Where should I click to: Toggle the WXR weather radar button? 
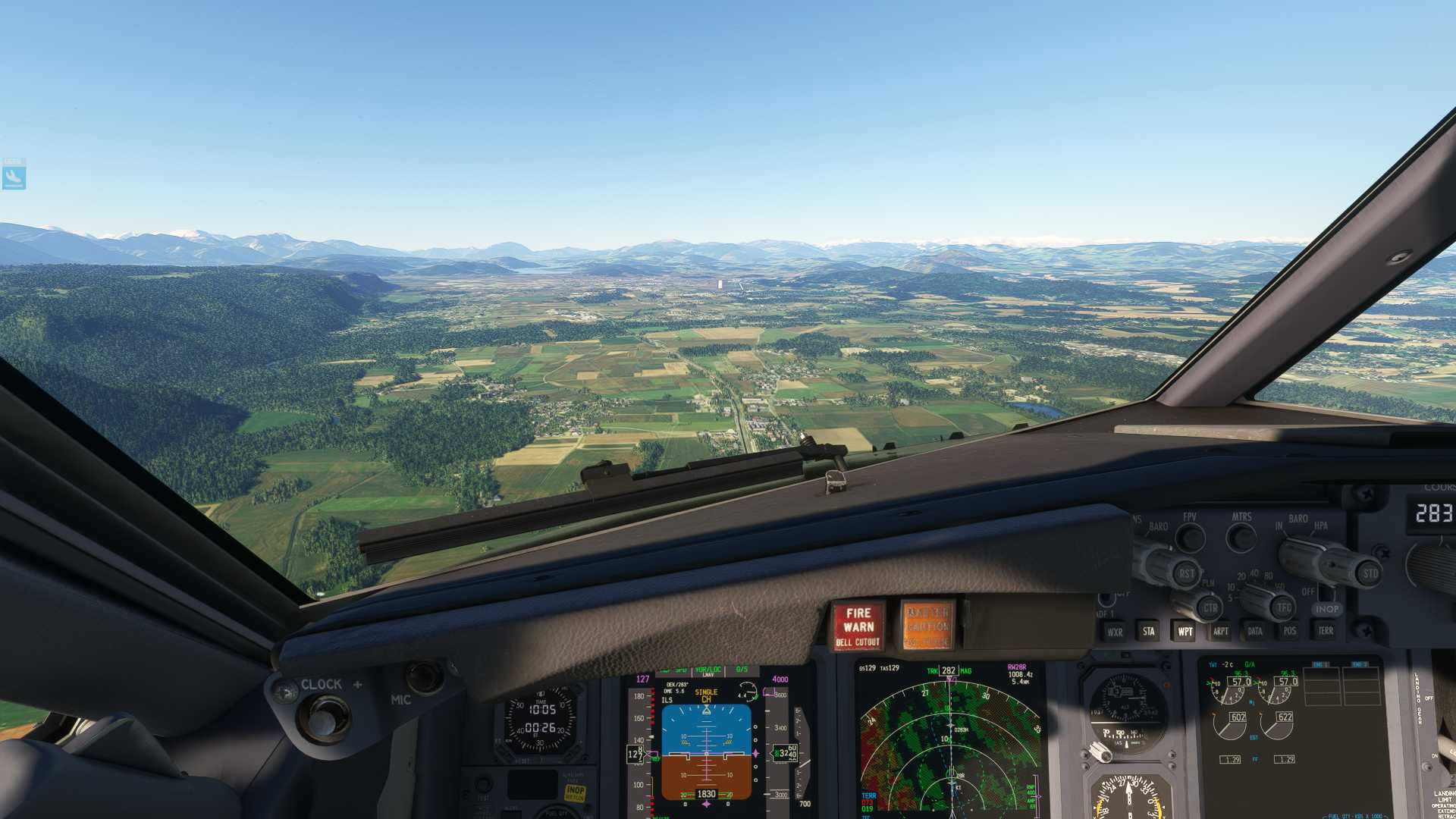1114,631
